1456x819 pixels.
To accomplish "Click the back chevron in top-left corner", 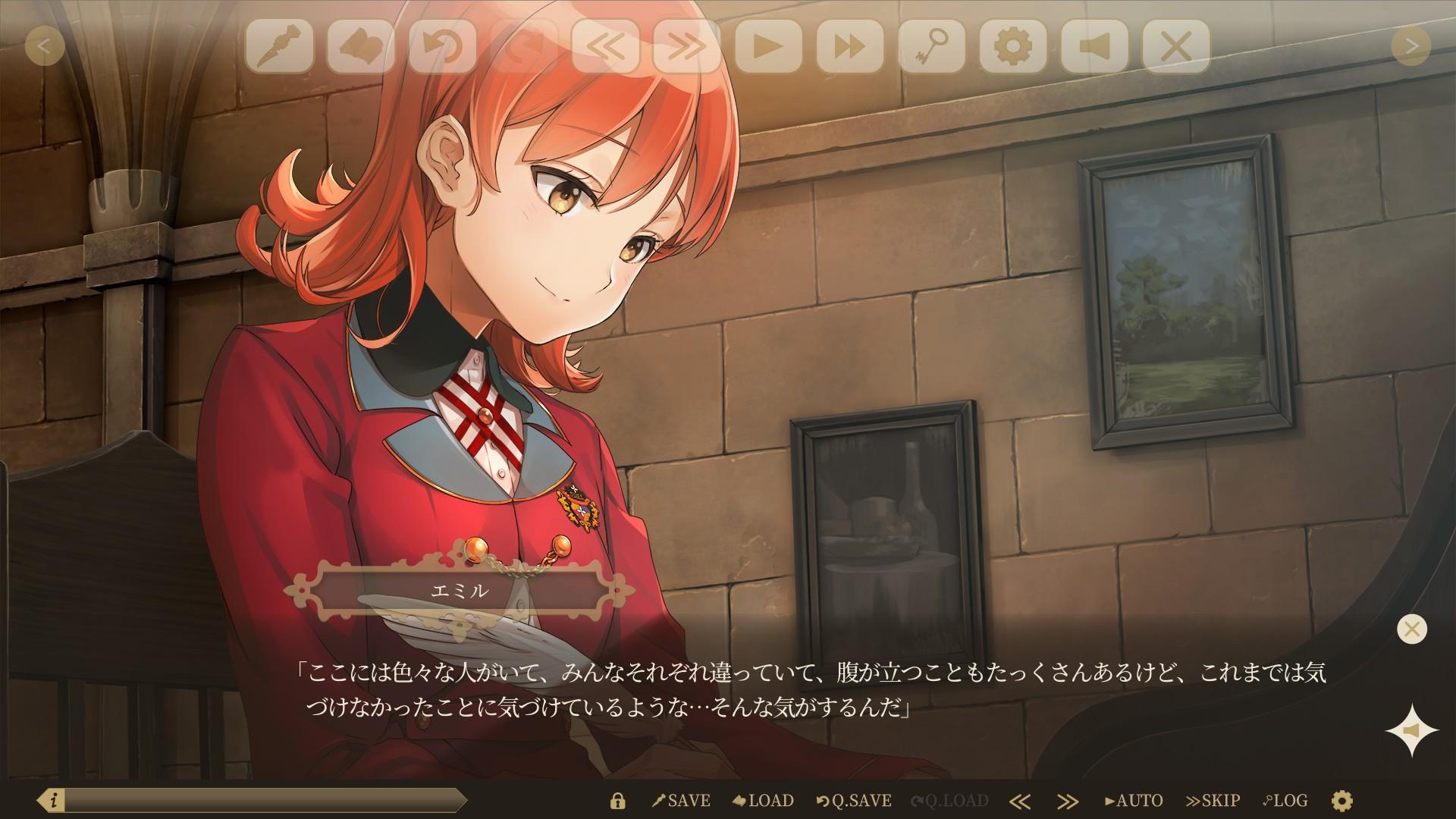I will [45, 47].
